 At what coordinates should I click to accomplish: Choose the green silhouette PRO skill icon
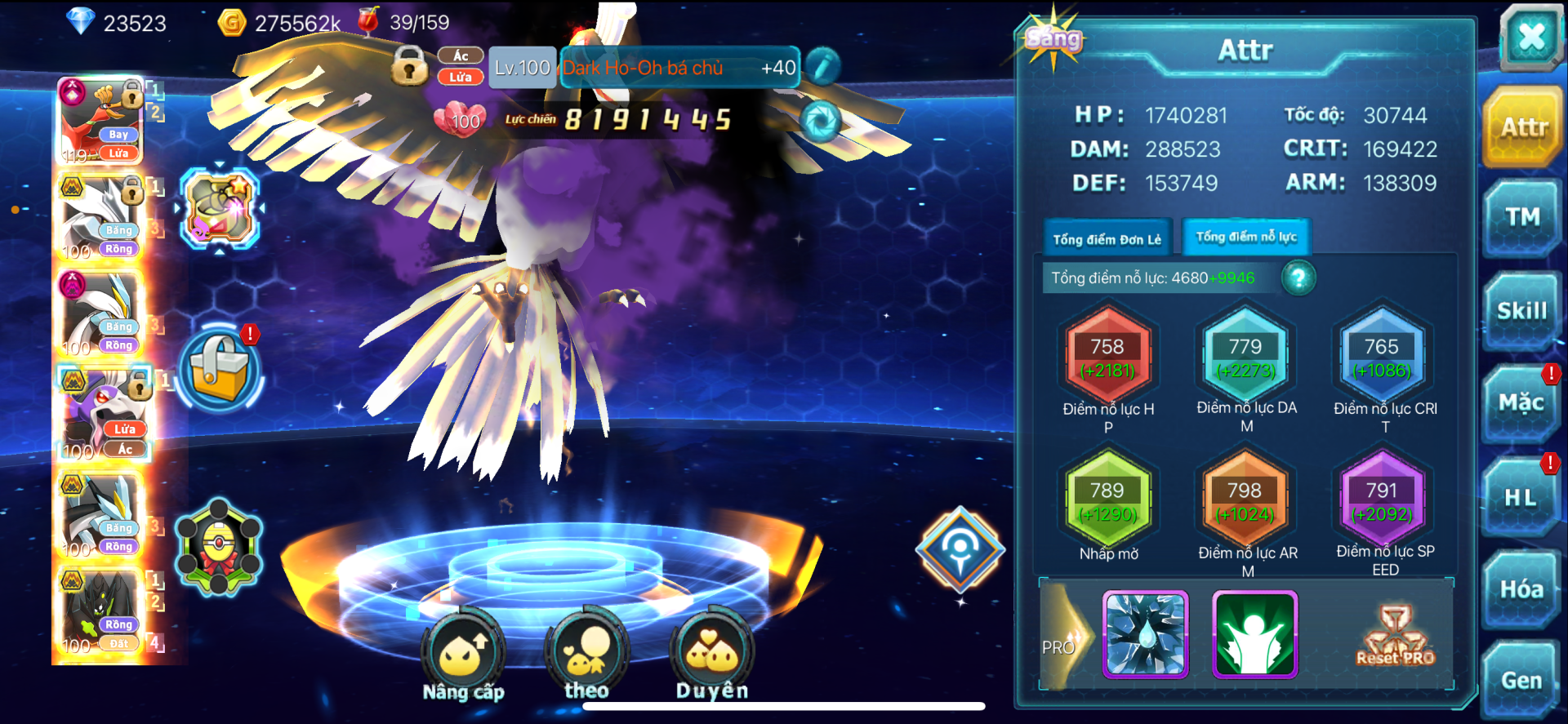[x=1254, y=635]
